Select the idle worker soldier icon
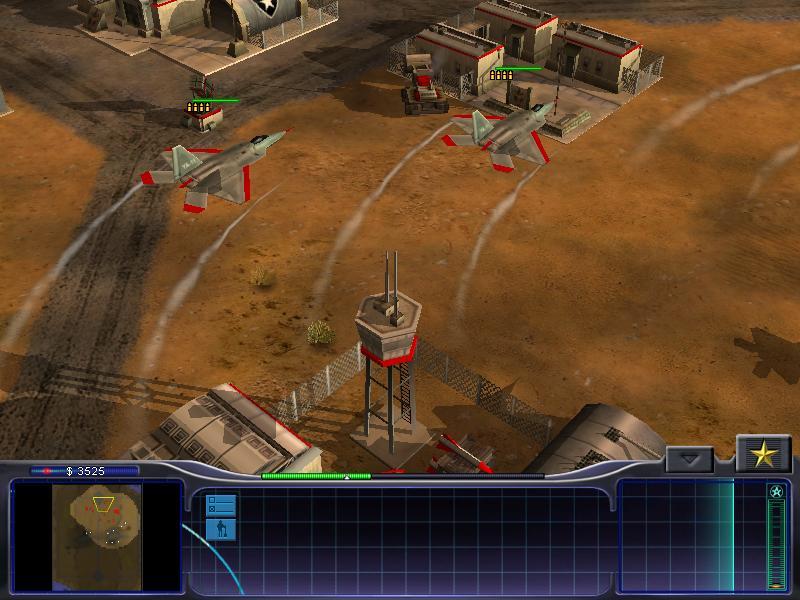800x600 pixels. [221, 529]
